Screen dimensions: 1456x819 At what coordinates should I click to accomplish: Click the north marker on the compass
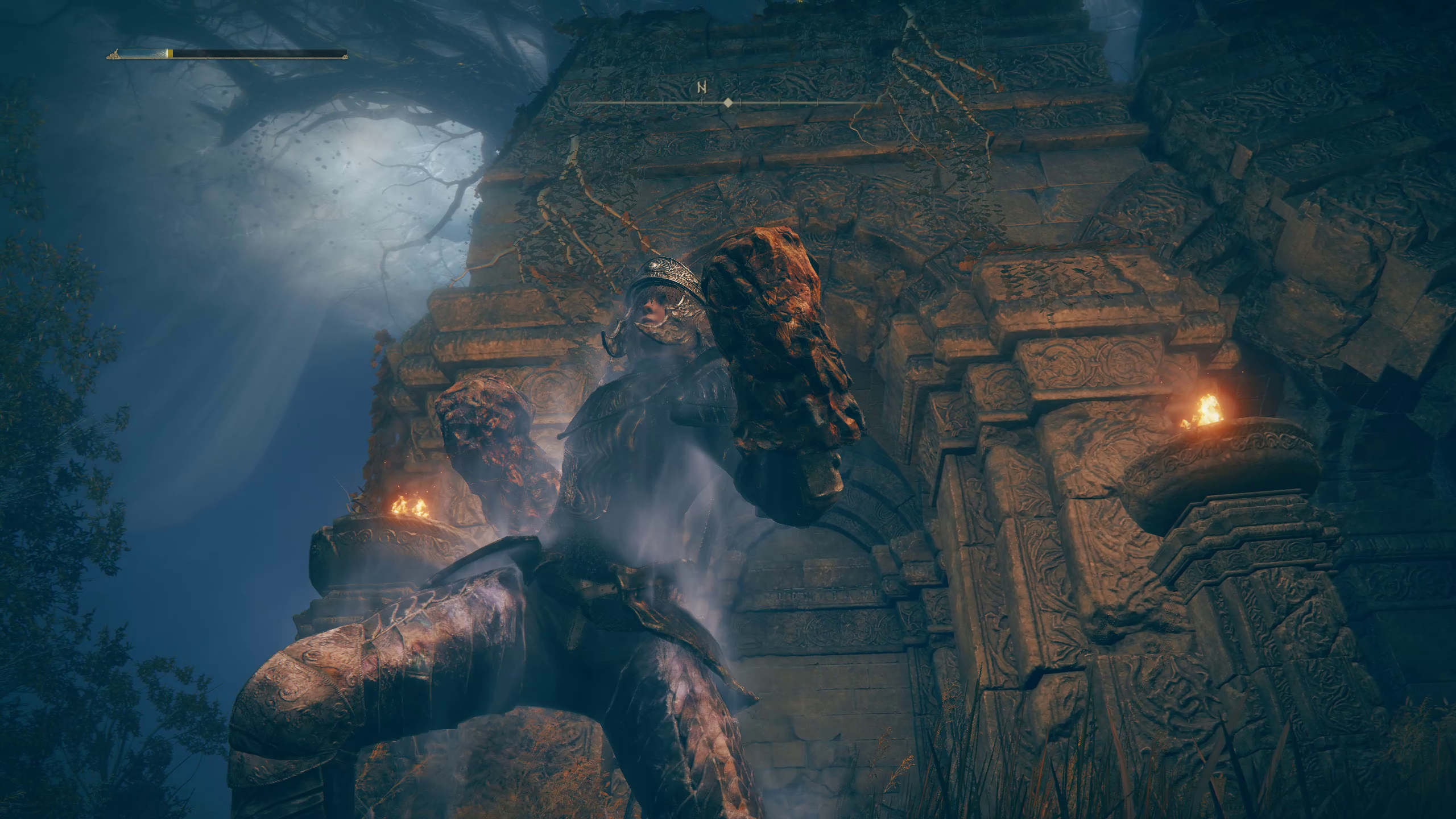coord(702,88)
